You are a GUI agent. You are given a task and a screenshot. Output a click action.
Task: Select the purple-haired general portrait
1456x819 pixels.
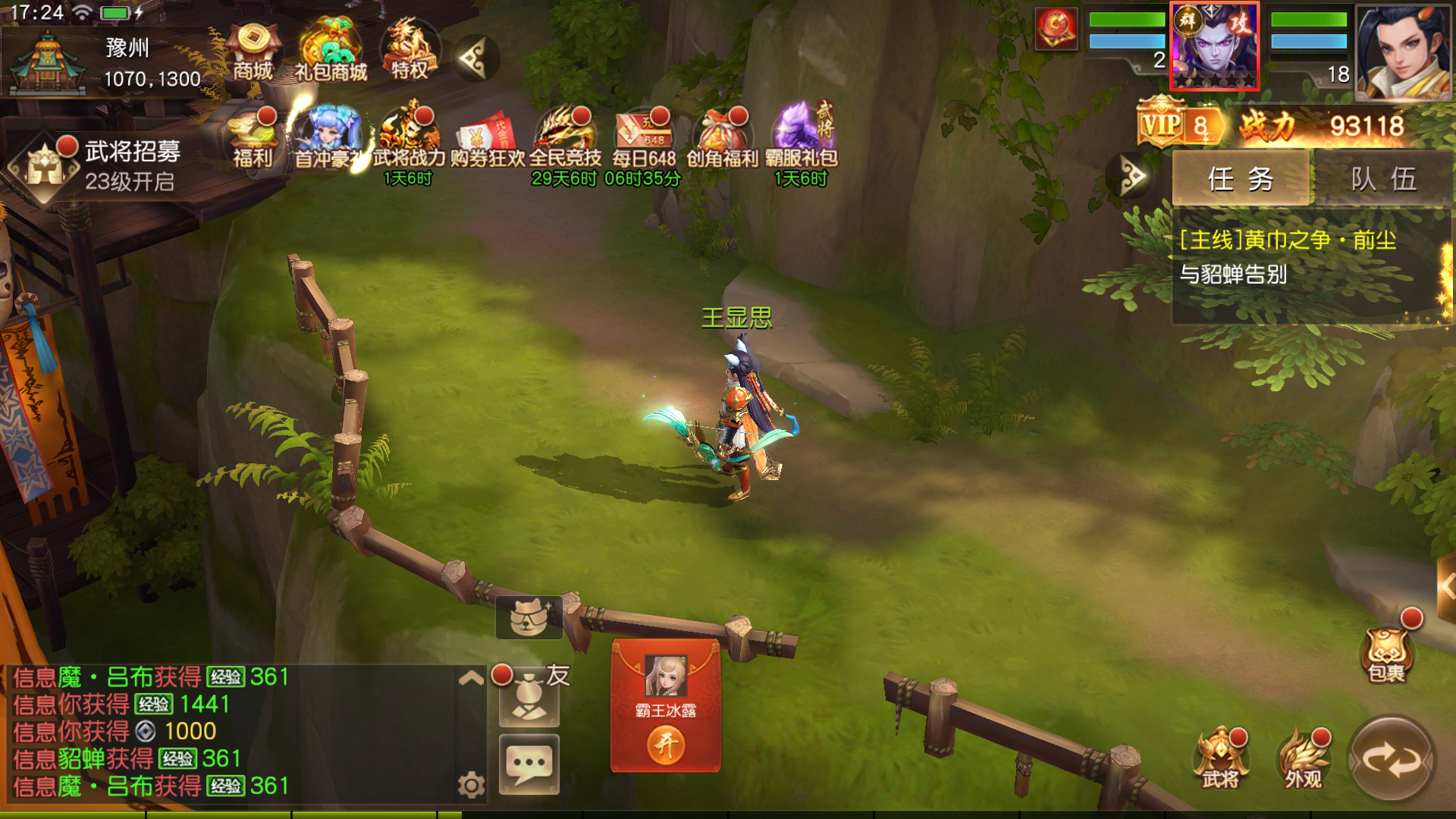click(x=1214, y=45)
